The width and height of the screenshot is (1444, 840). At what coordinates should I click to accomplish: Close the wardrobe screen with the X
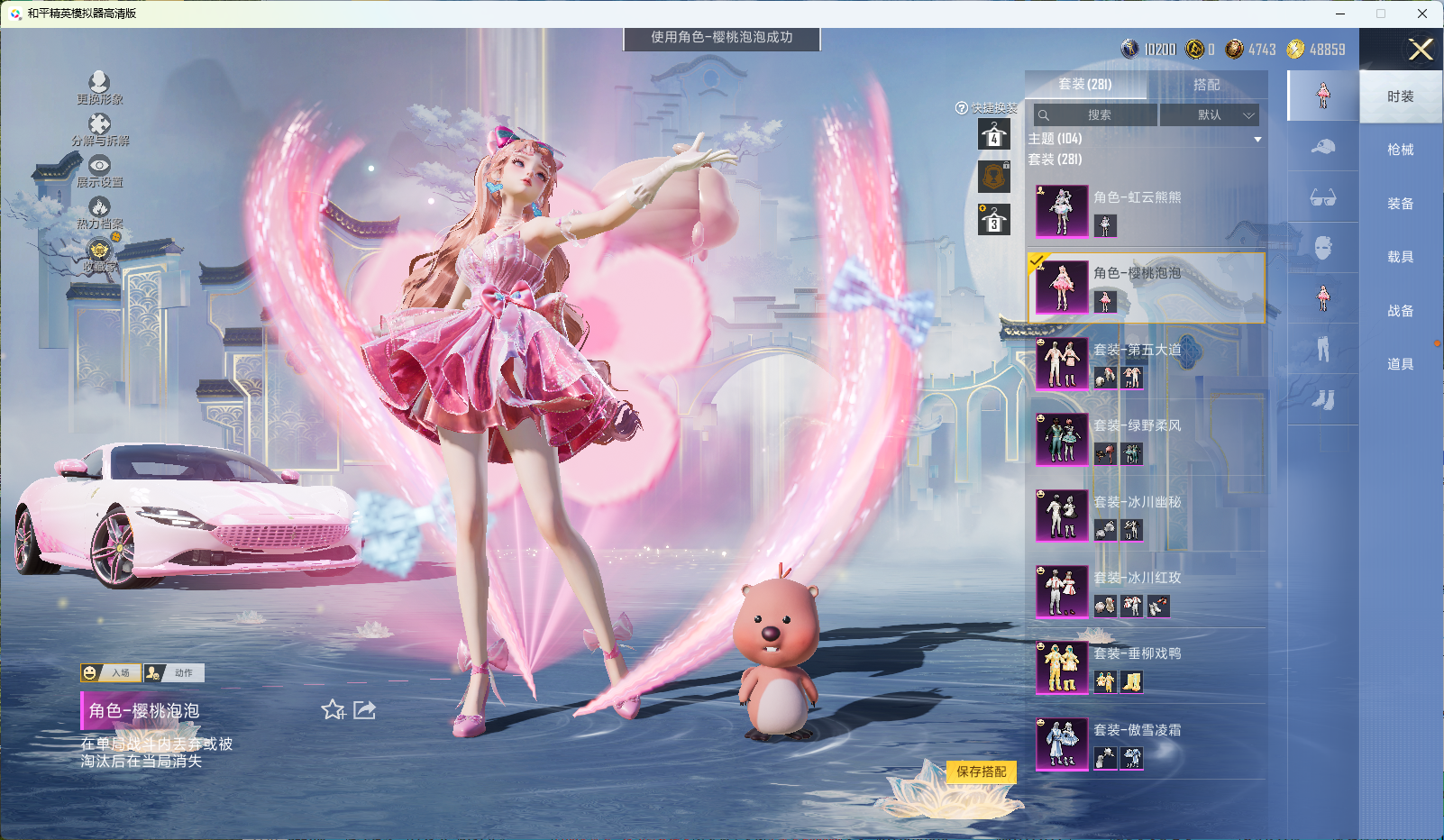[1421, 50]
